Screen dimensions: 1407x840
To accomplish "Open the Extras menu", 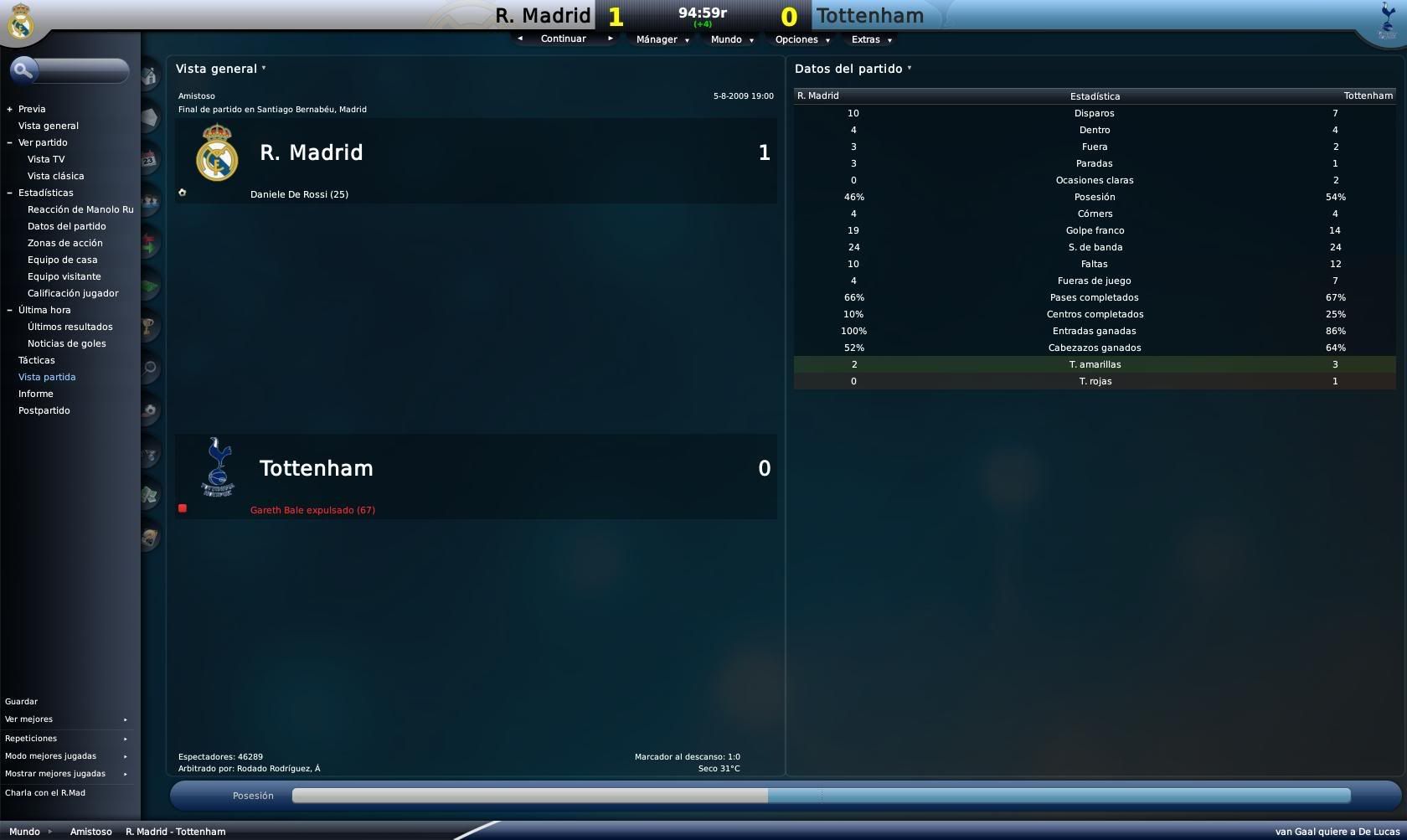I will (x=871, y=39).
